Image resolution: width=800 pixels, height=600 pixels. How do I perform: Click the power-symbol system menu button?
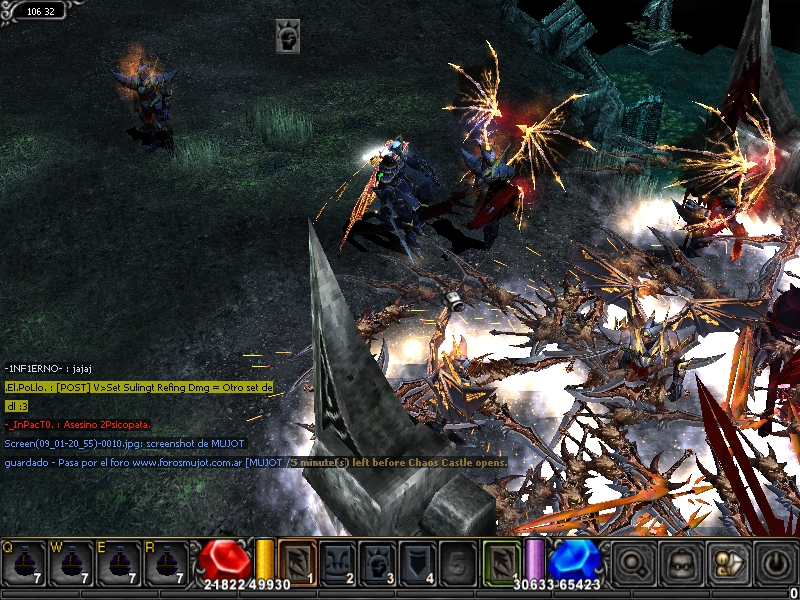775,562
